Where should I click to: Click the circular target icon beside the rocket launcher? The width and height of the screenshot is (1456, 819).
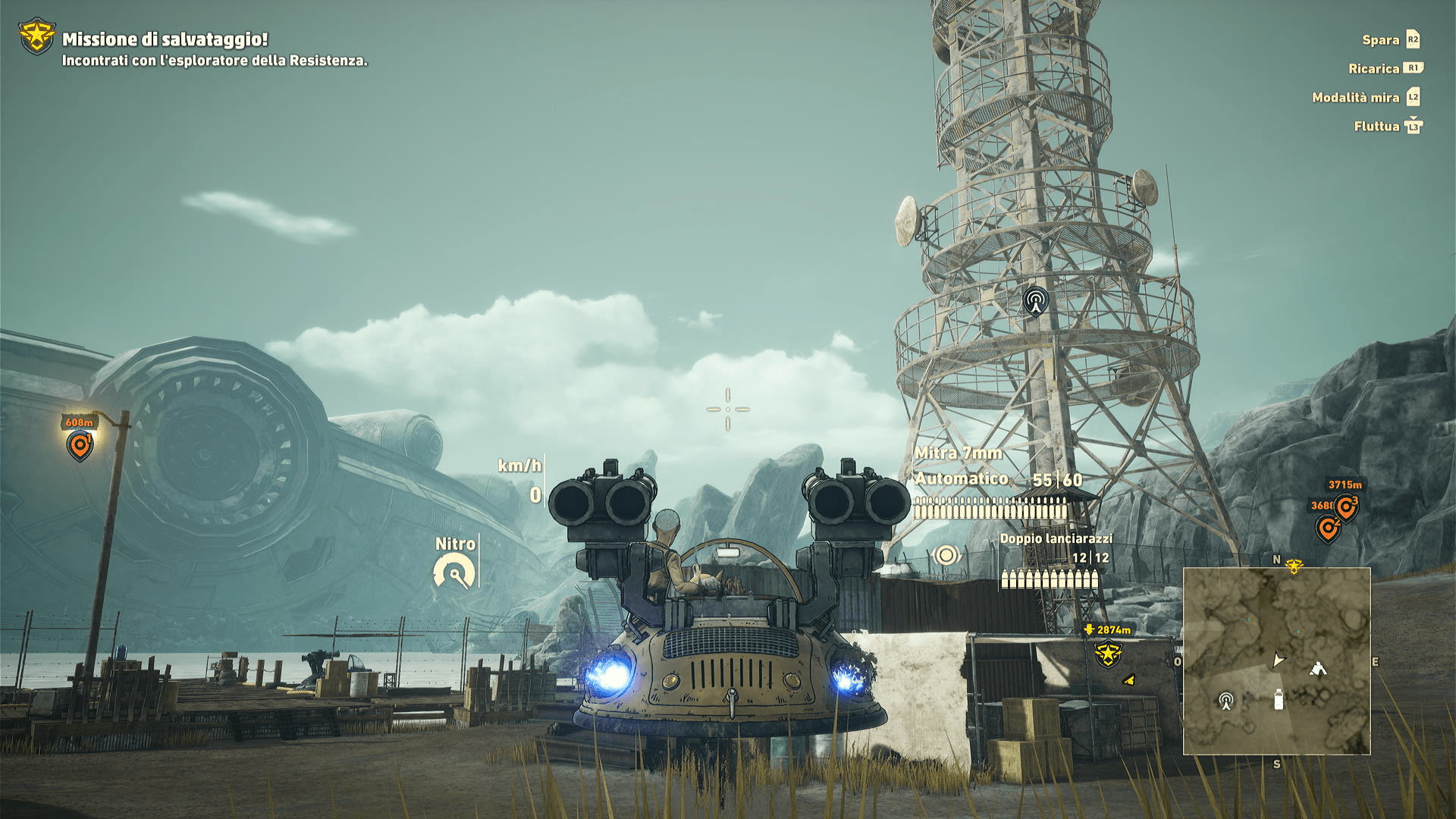(x=946, y=555)
